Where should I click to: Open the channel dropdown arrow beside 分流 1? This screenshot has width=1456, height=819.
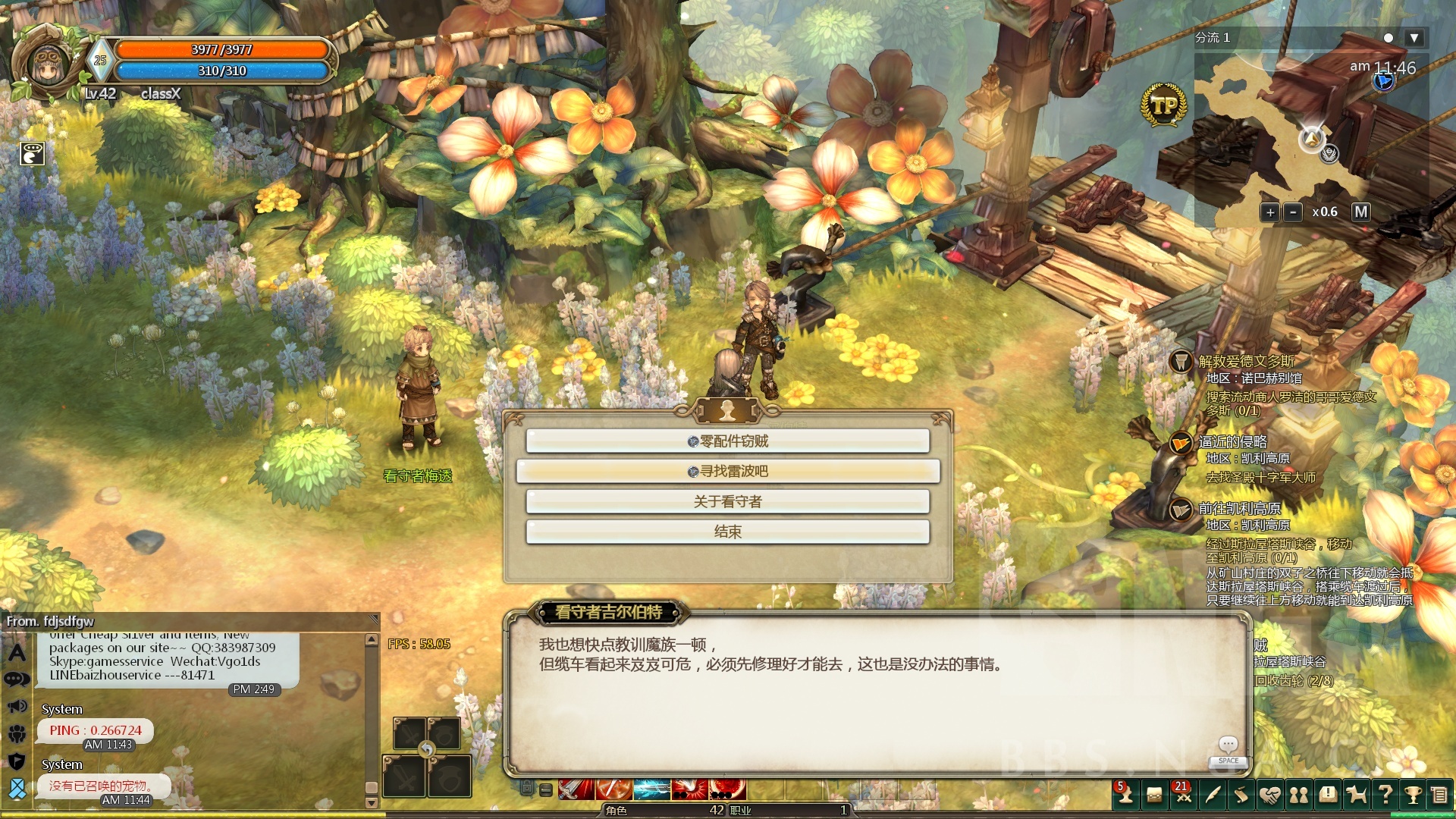point(1413,37)
